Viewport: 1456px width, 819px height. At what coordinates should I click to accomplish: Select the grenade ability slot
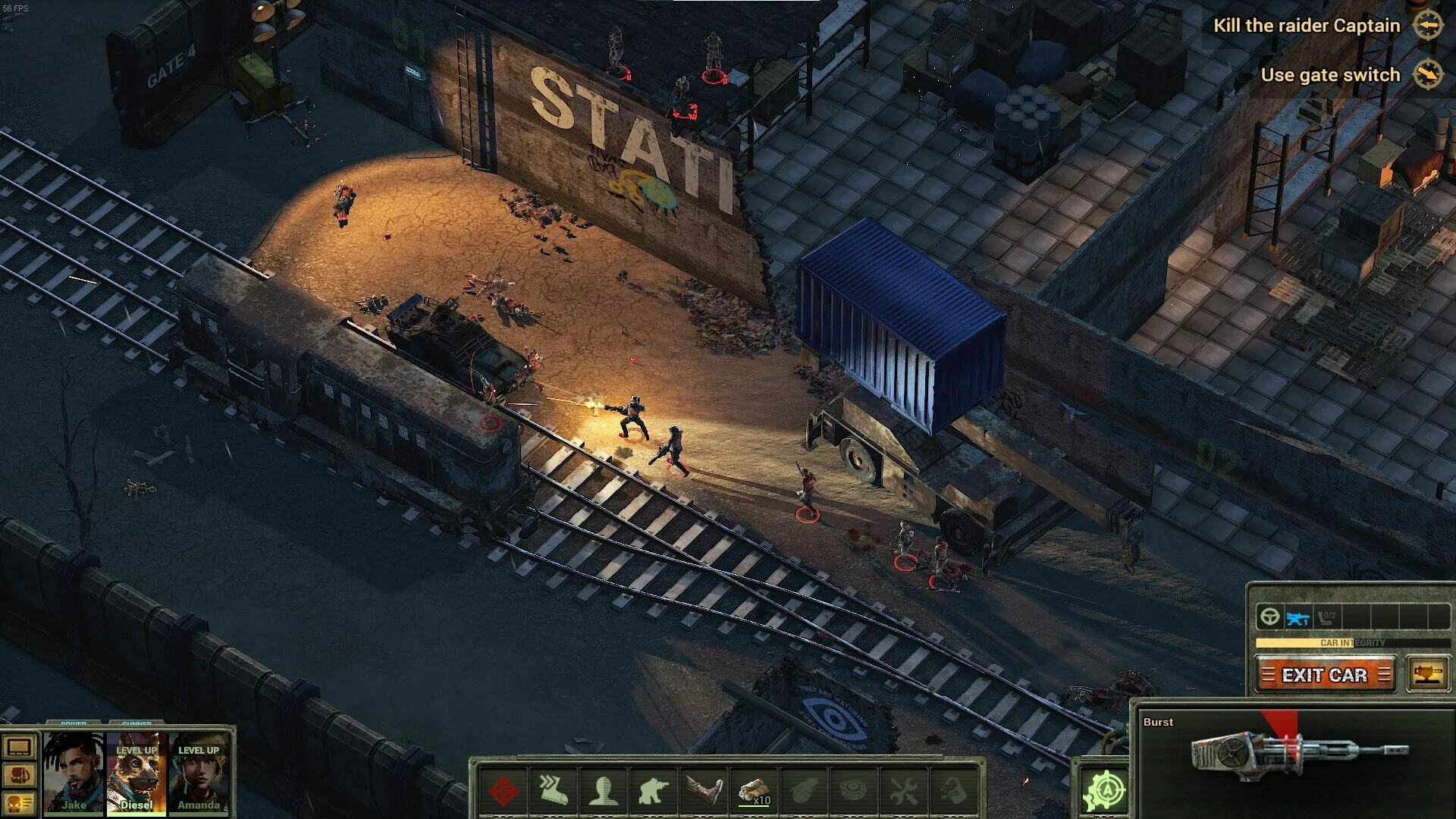(x=805, y=790)
